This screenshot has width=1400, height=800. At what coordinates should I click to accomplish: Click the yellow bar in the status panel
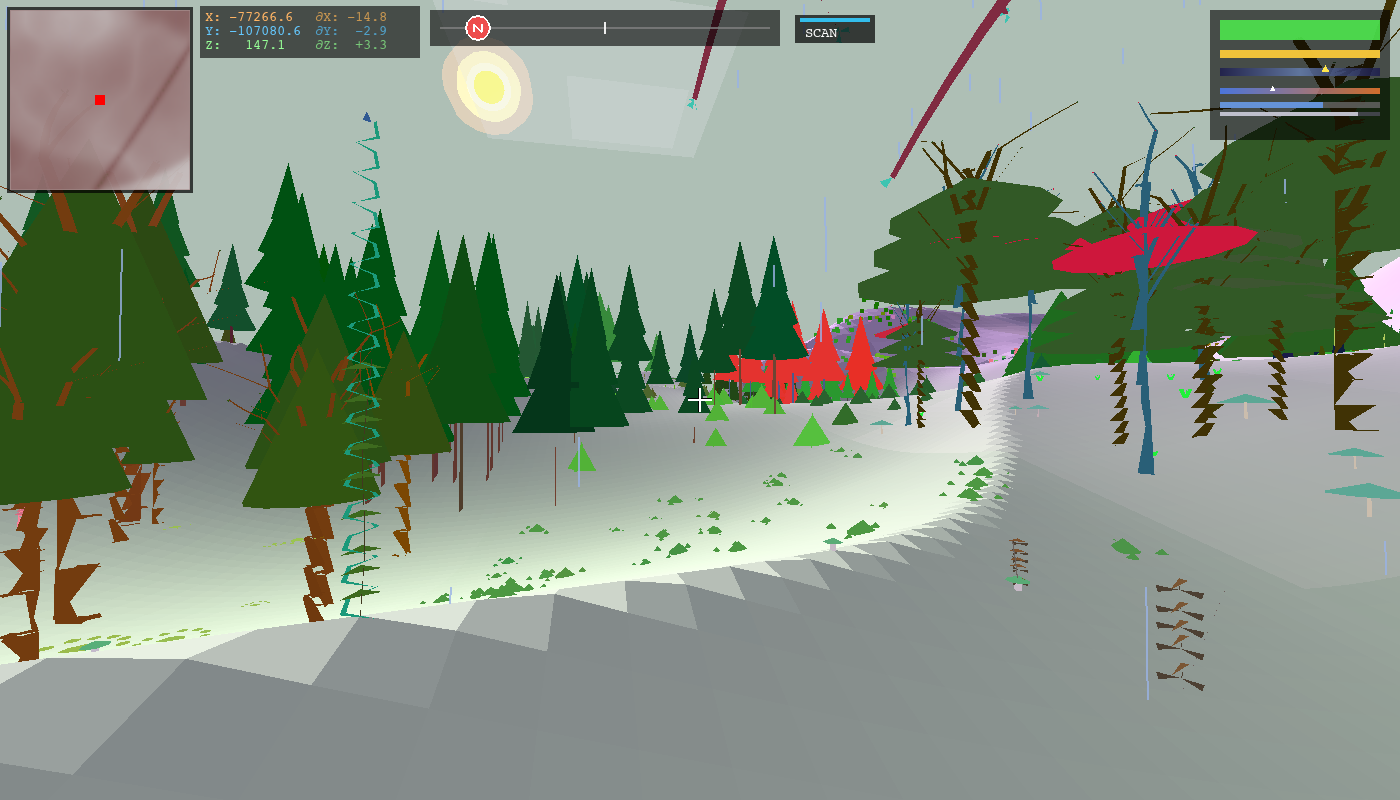pos(1300,53)
